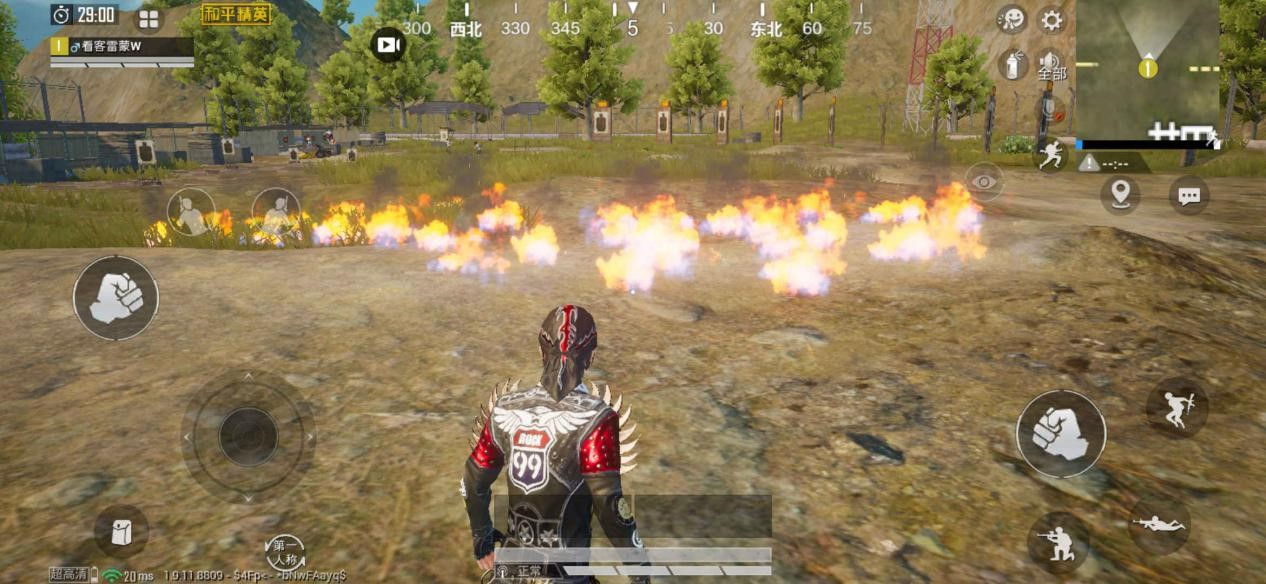1266x584 pixels.
Task: Tap the eye free-look button
Action: [985, 181]
